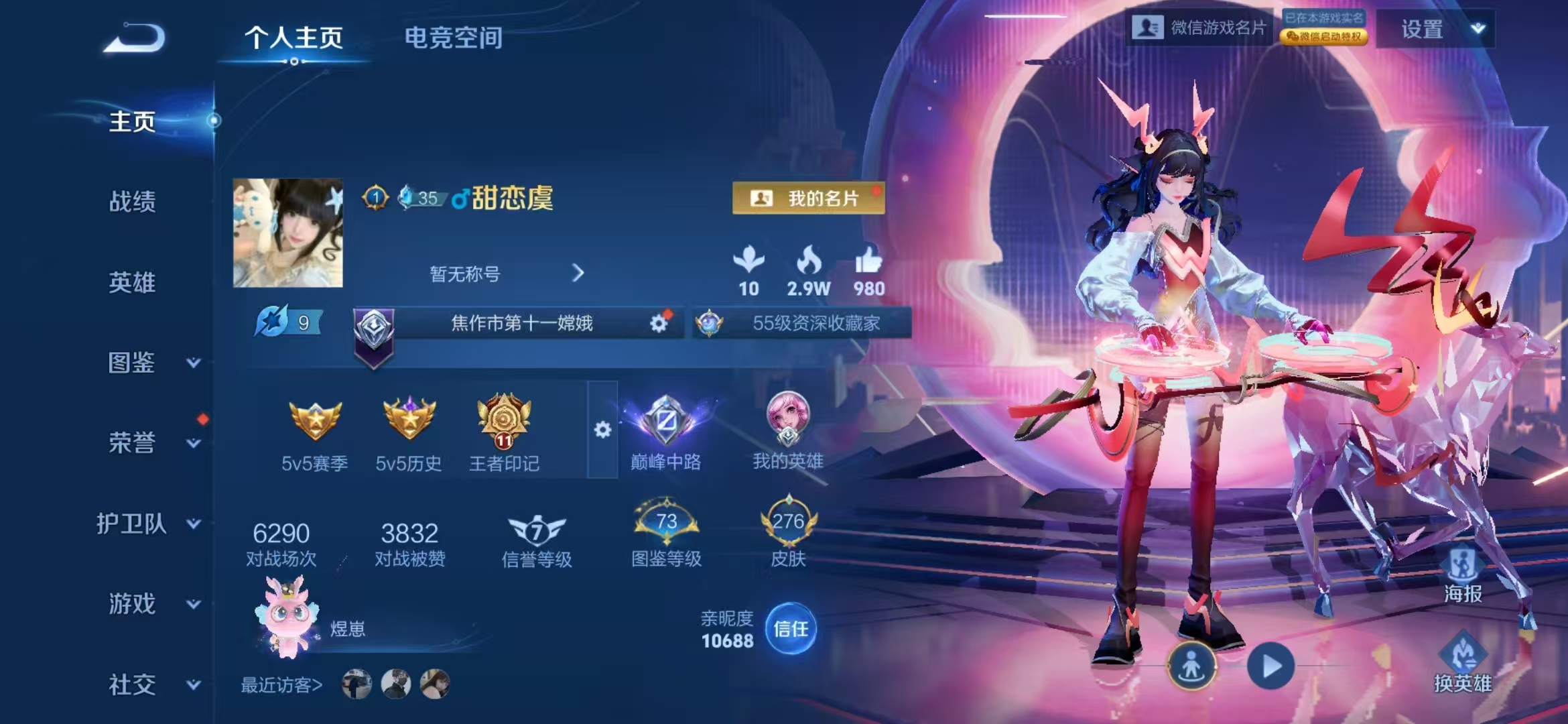Tap the player avatar picture
This screenshot has width=1568, height=724.
click(288, 233)
